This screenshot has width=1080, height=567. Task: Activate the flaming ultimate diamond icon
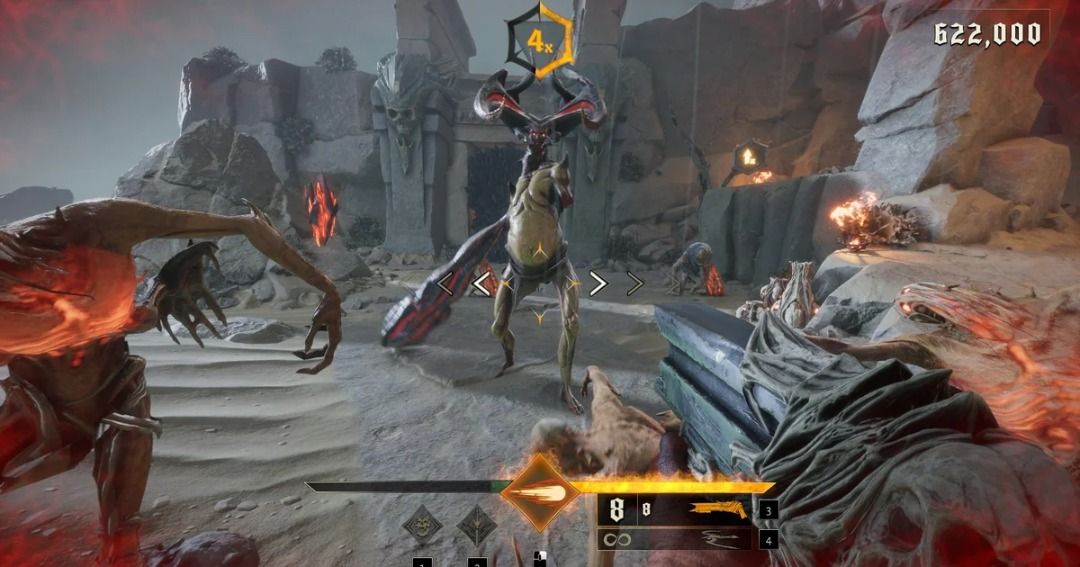pyautogui.click(x=540, y=490)
